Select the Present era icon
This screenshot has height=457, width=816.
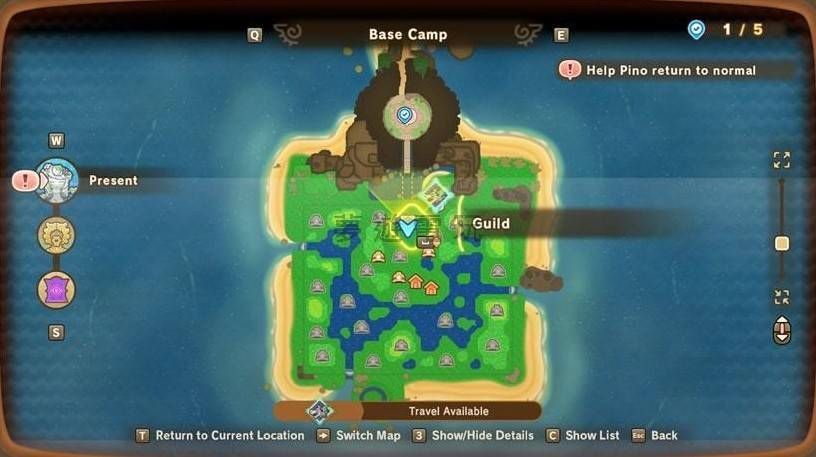(57, 180)
